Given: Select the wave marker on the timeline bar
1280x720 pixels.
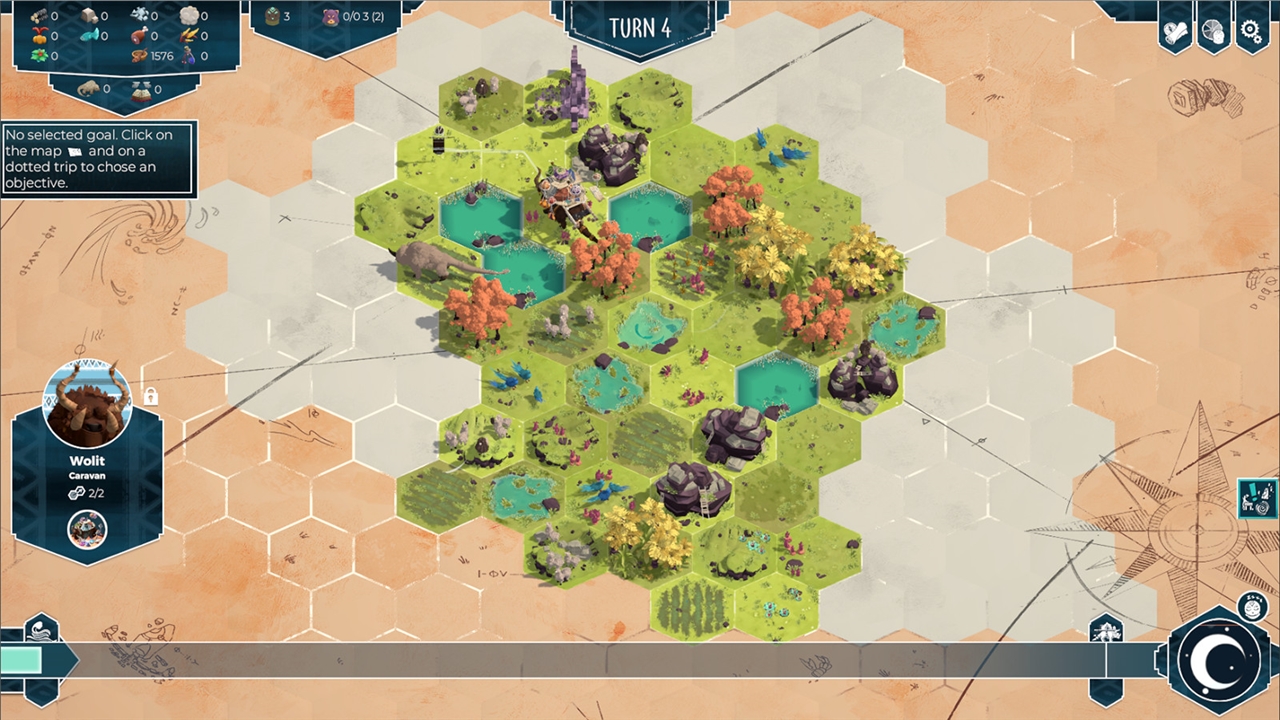Looking at the screenshot, I should (x=41, y=632).
